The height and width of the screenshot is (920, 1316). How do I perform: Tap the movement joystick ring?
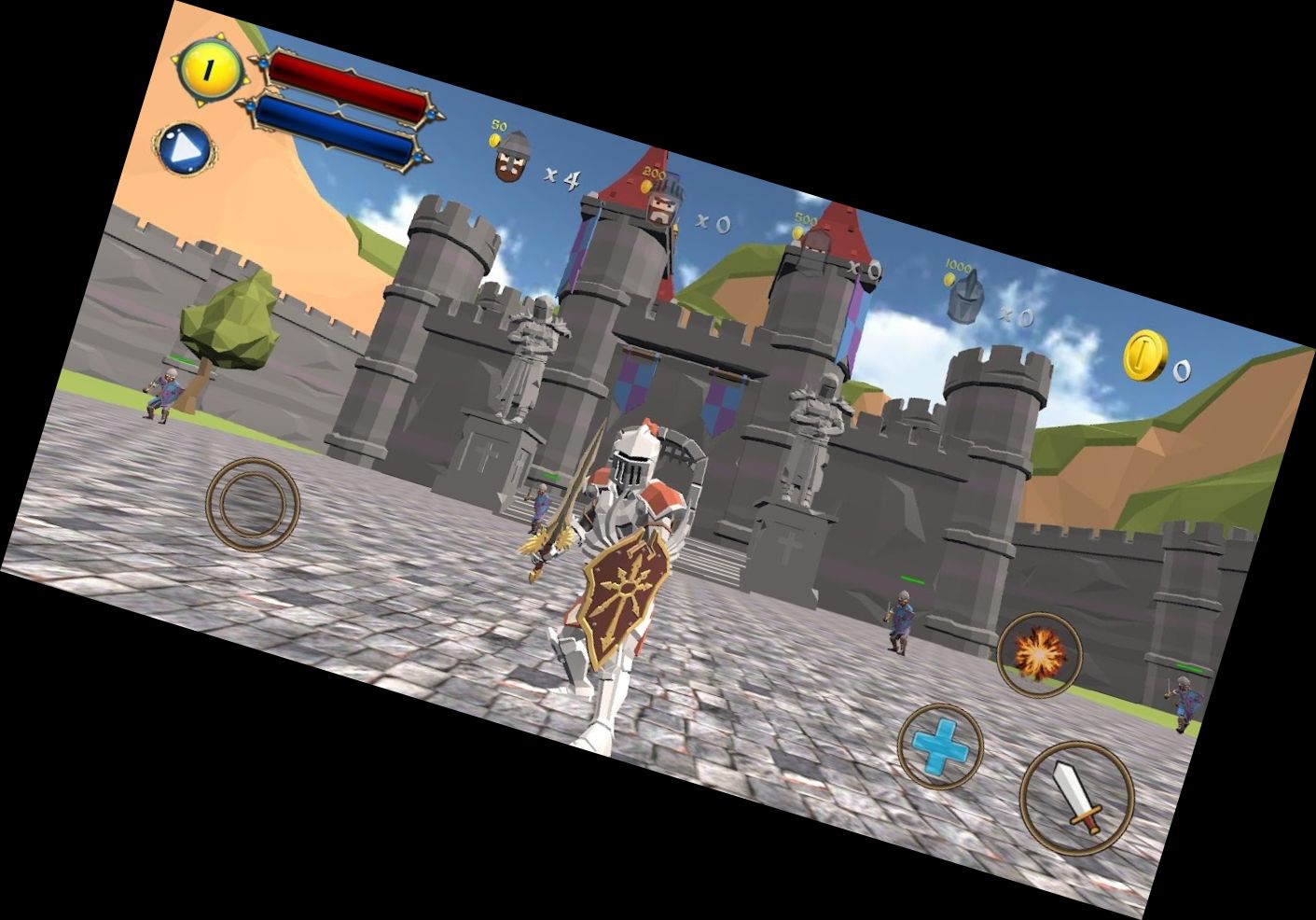point(252,504)
